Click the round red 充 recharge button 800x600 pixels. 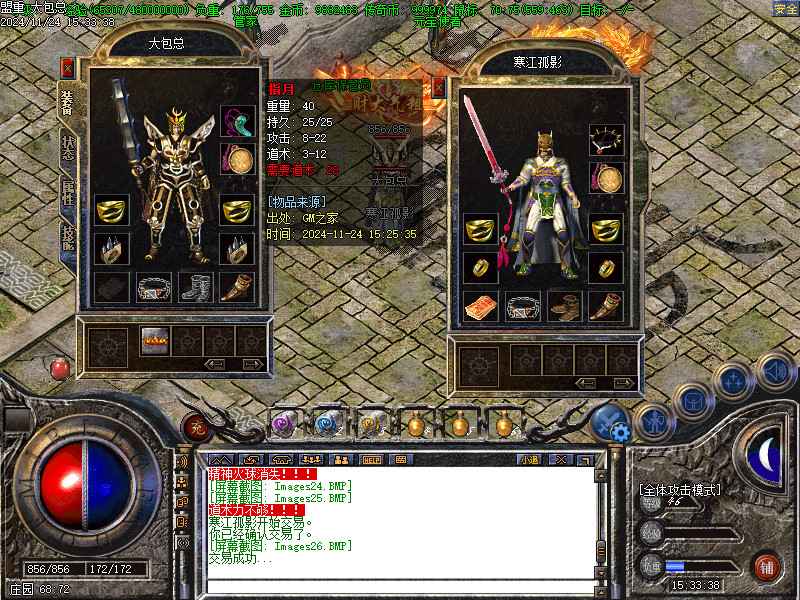click(195, 427)
